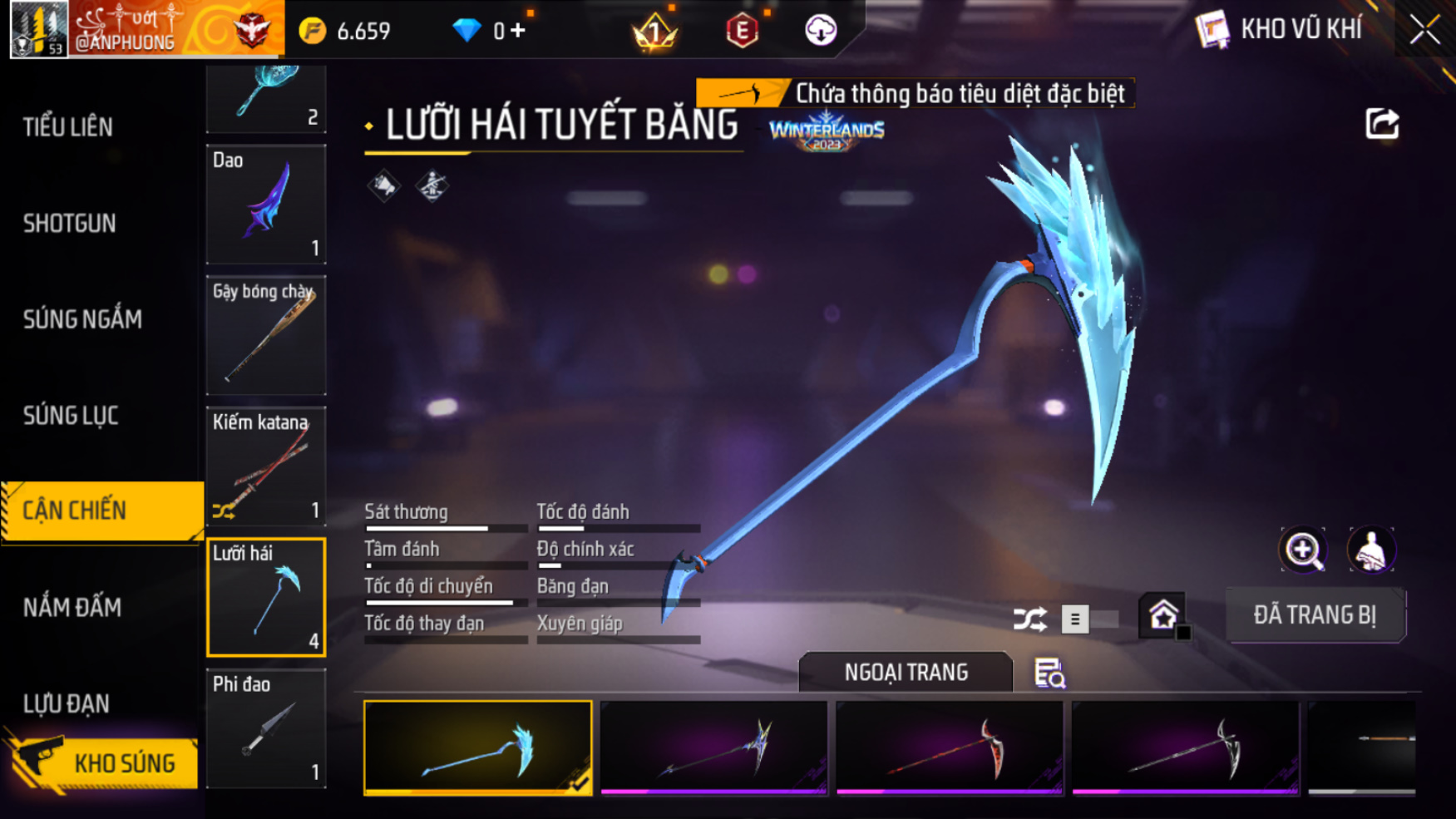Choose the Nắm Đấm category
Screen dimensions: 1456x819
(72, 608)
